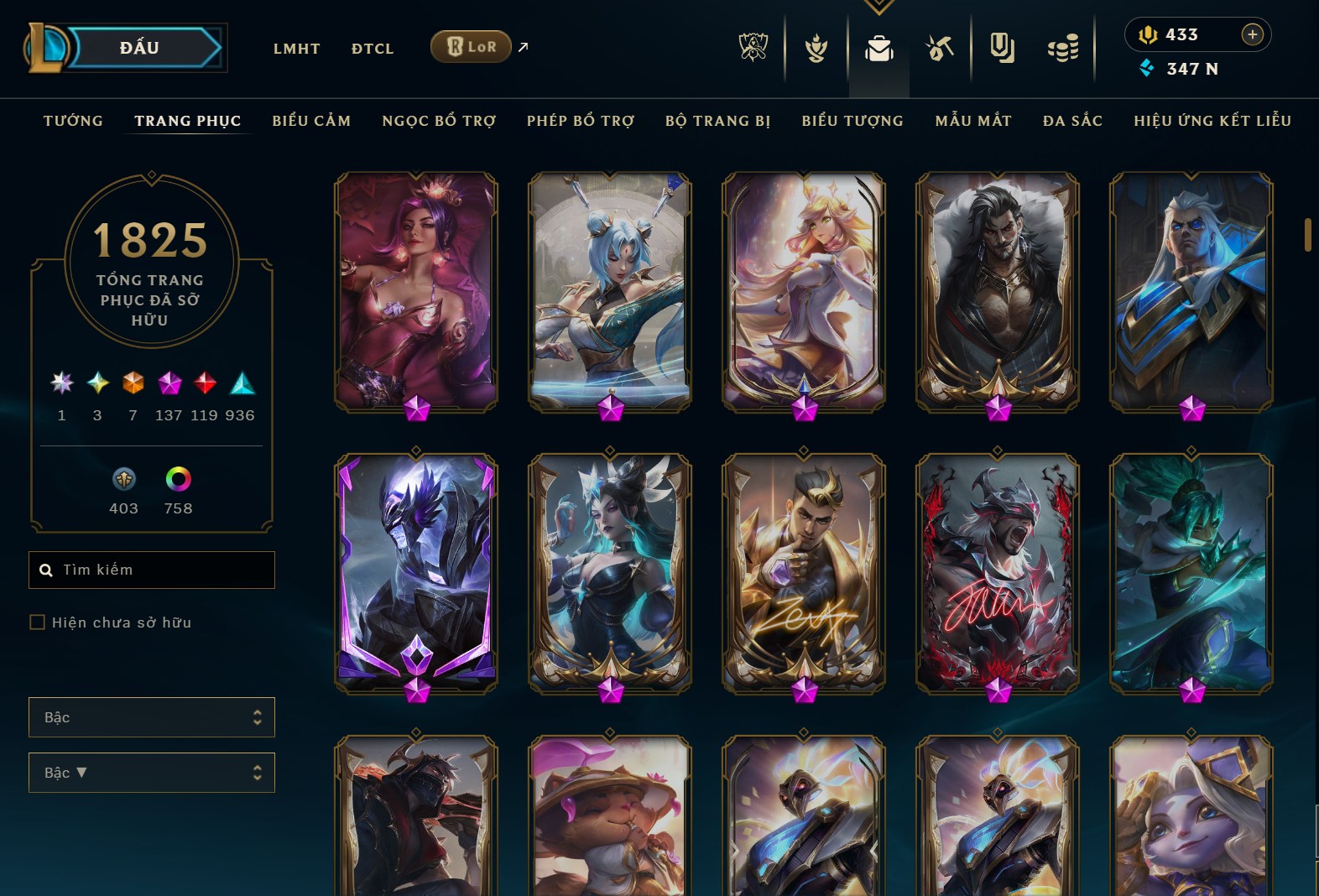
Task: Open the coin stack store icon
Action: click(x=1063, y=49)
